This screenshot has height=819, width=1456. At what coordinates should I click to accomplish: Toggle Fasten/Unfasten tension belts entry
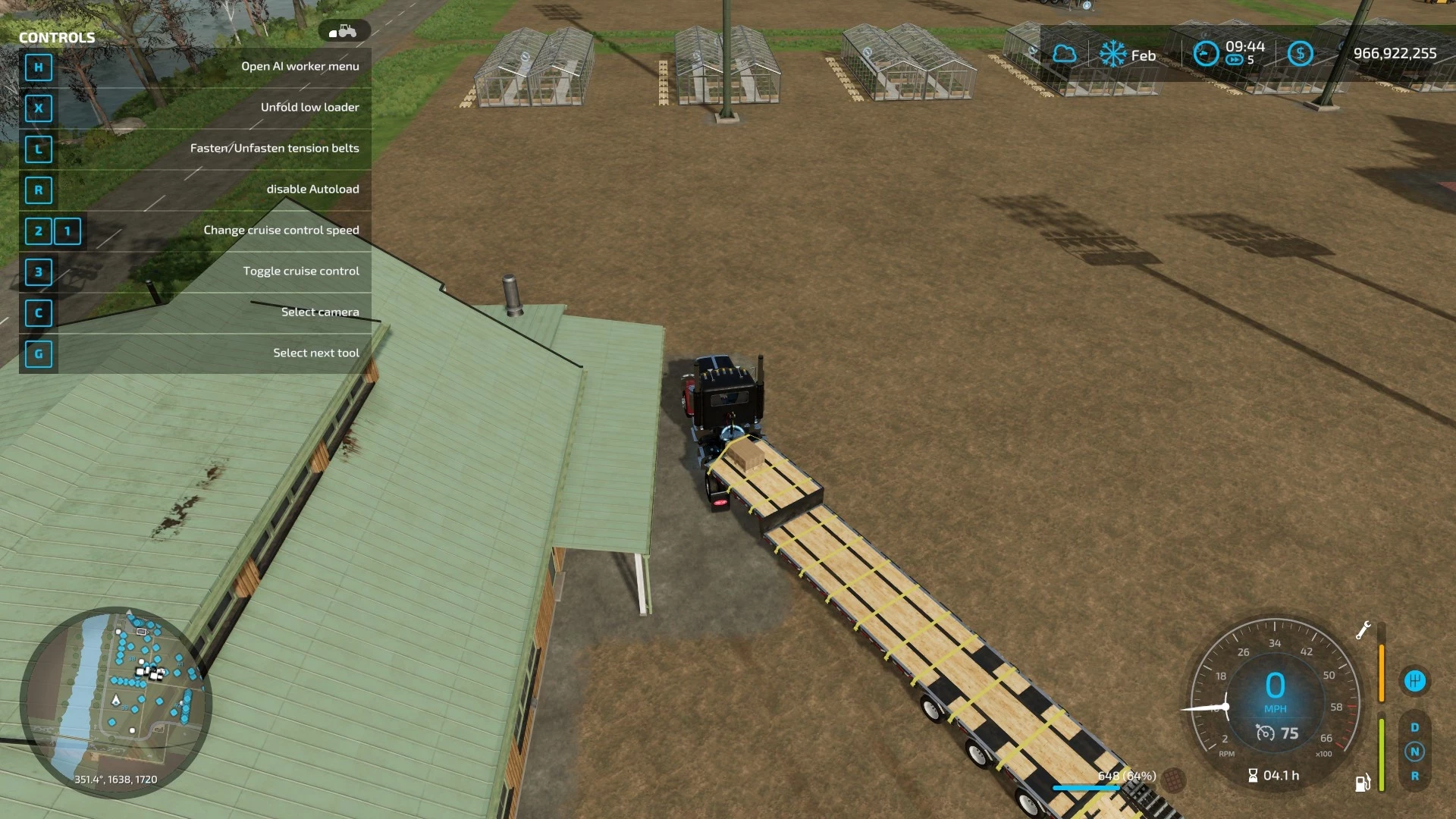pos(275,148)
